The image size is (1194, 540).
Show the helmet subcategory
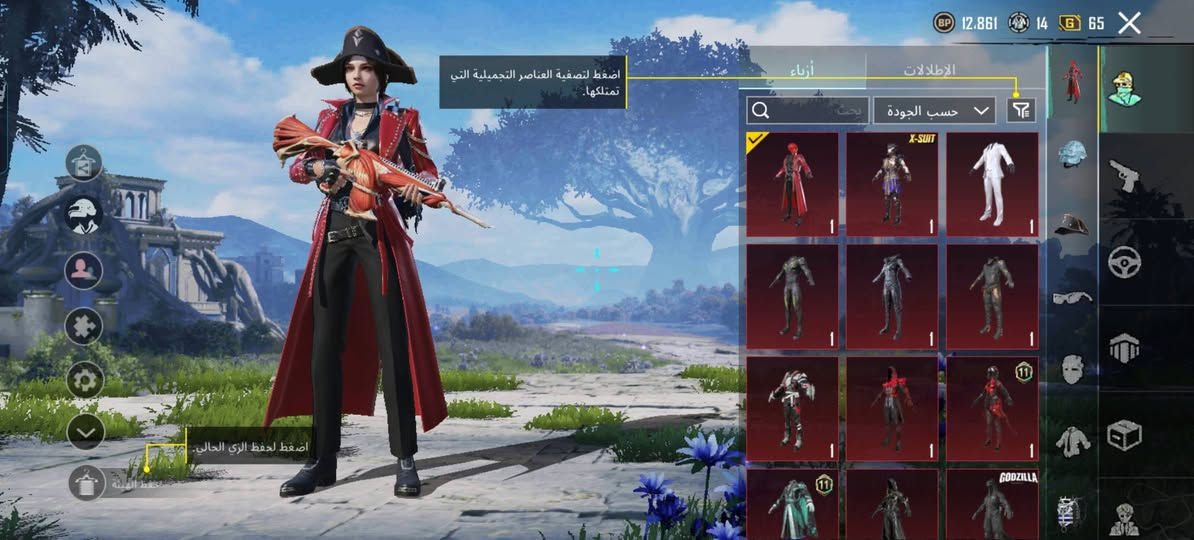pos(1072,153)
